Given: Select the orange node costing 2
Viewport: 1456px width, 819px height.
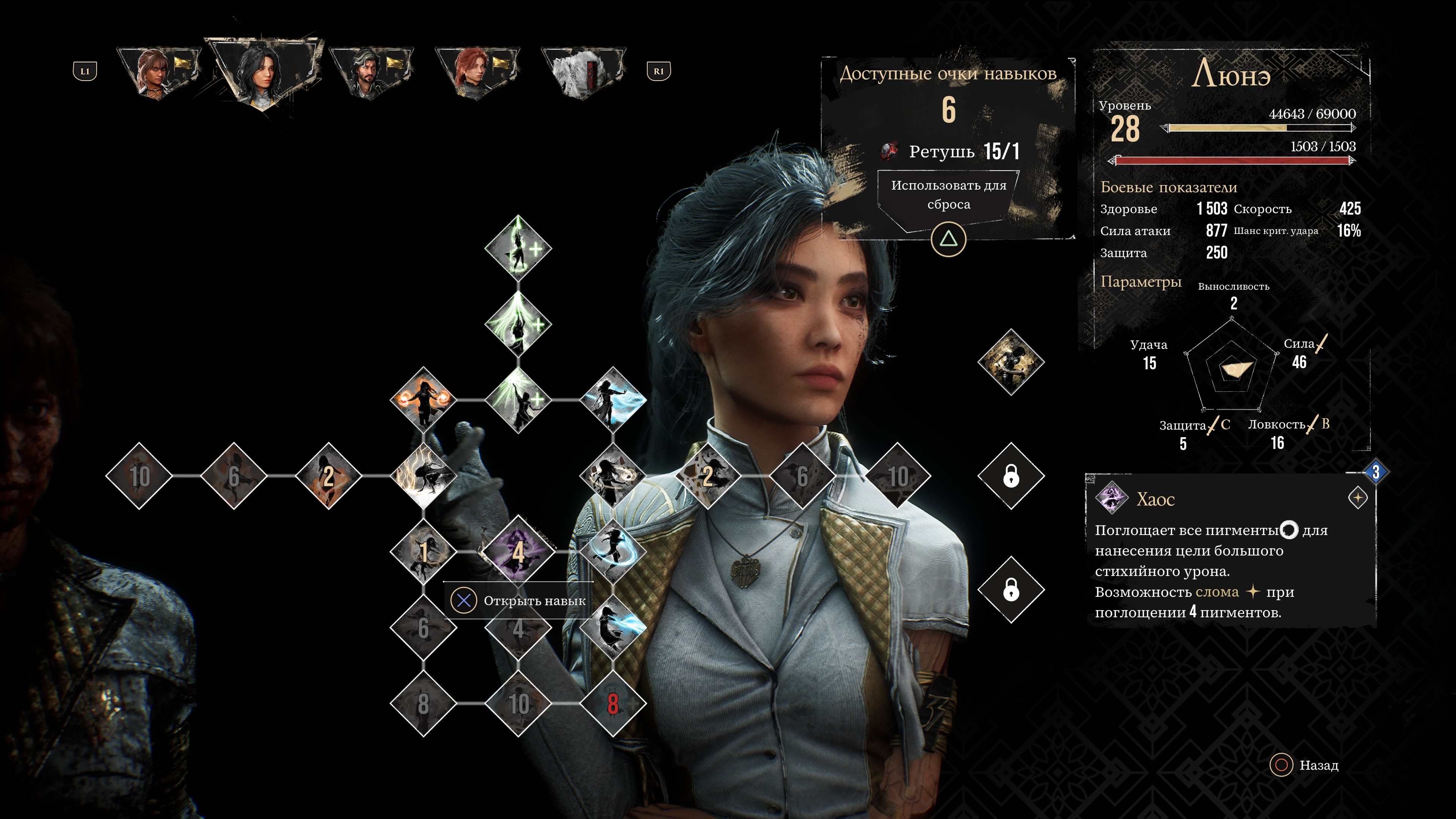Looking at the screenshot, I should (x=328, y=476).
